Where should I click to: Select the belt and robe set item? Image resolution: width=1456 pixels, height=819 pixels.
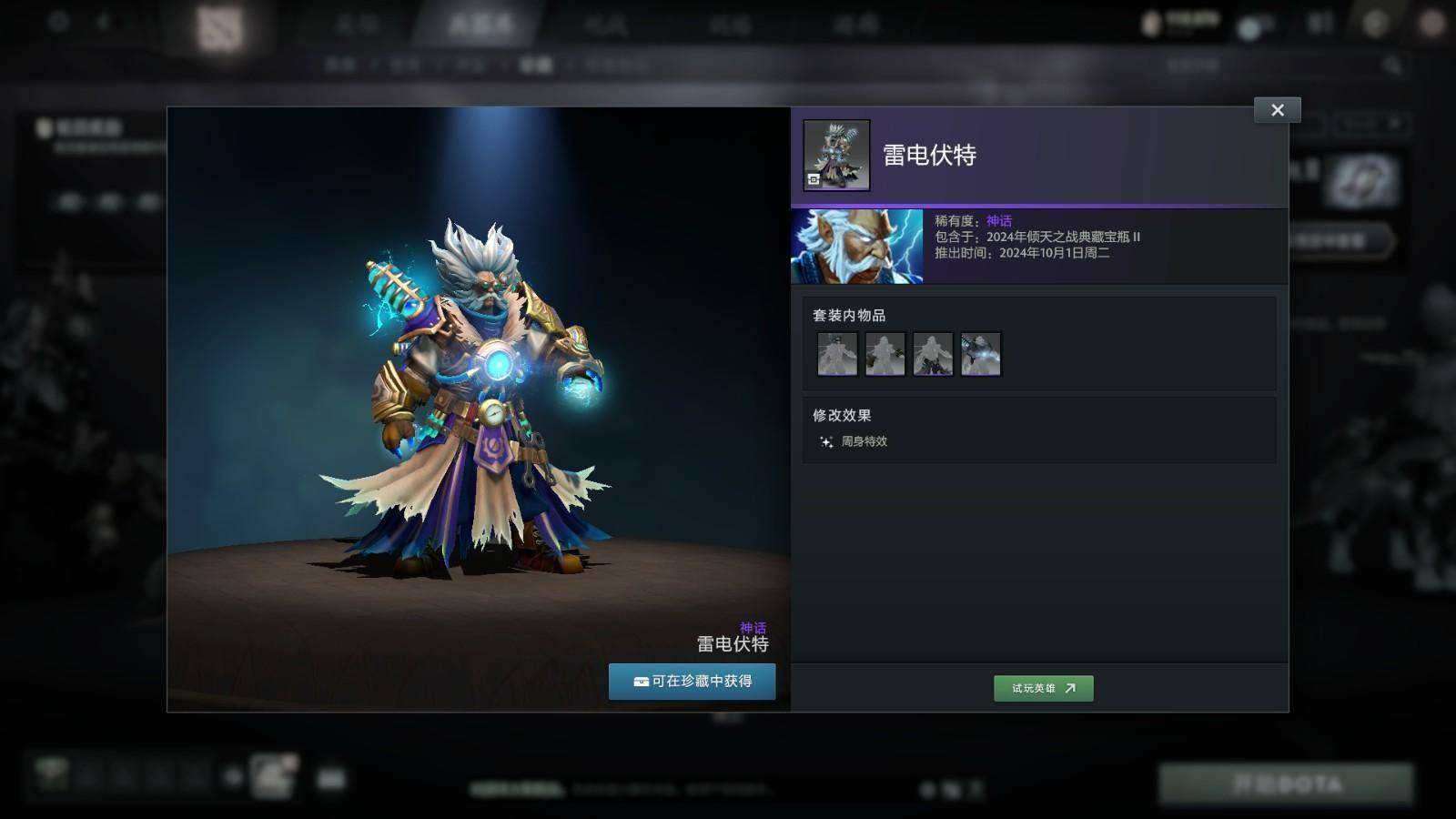click(x=933, y=354)
